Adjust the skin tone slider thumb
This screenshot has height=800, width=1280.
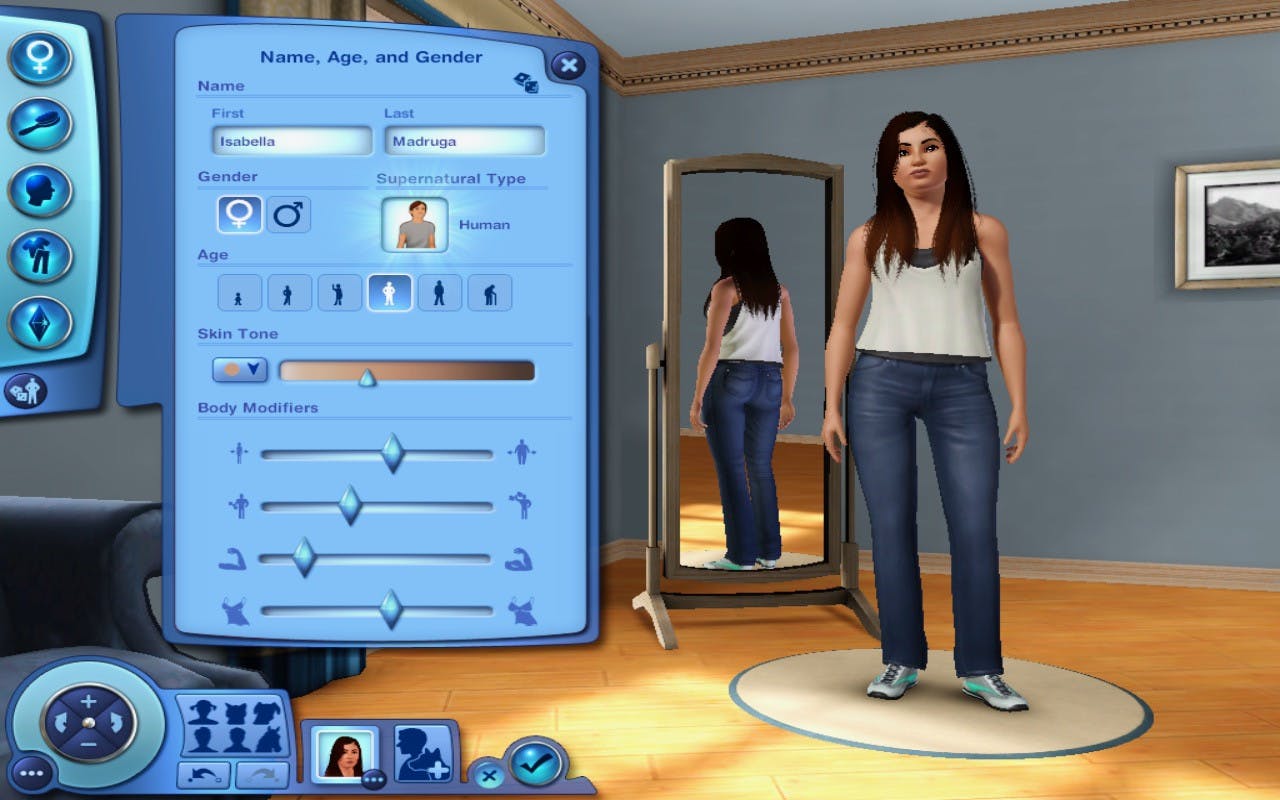coord(367,377)
